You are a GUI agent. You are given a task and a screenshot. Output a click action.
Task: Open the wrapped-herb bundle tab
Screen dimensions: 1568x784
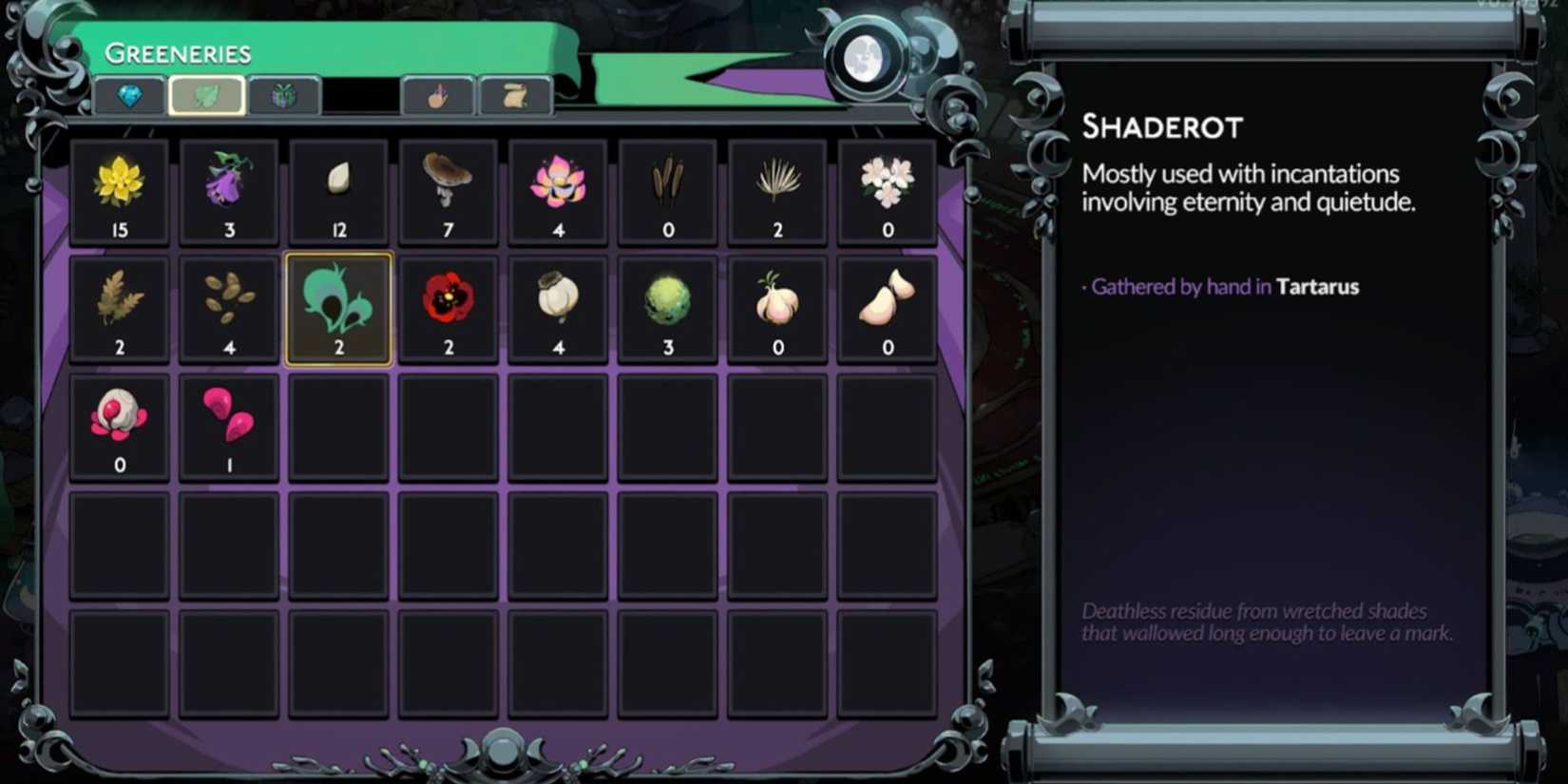[x=283, y=95]
